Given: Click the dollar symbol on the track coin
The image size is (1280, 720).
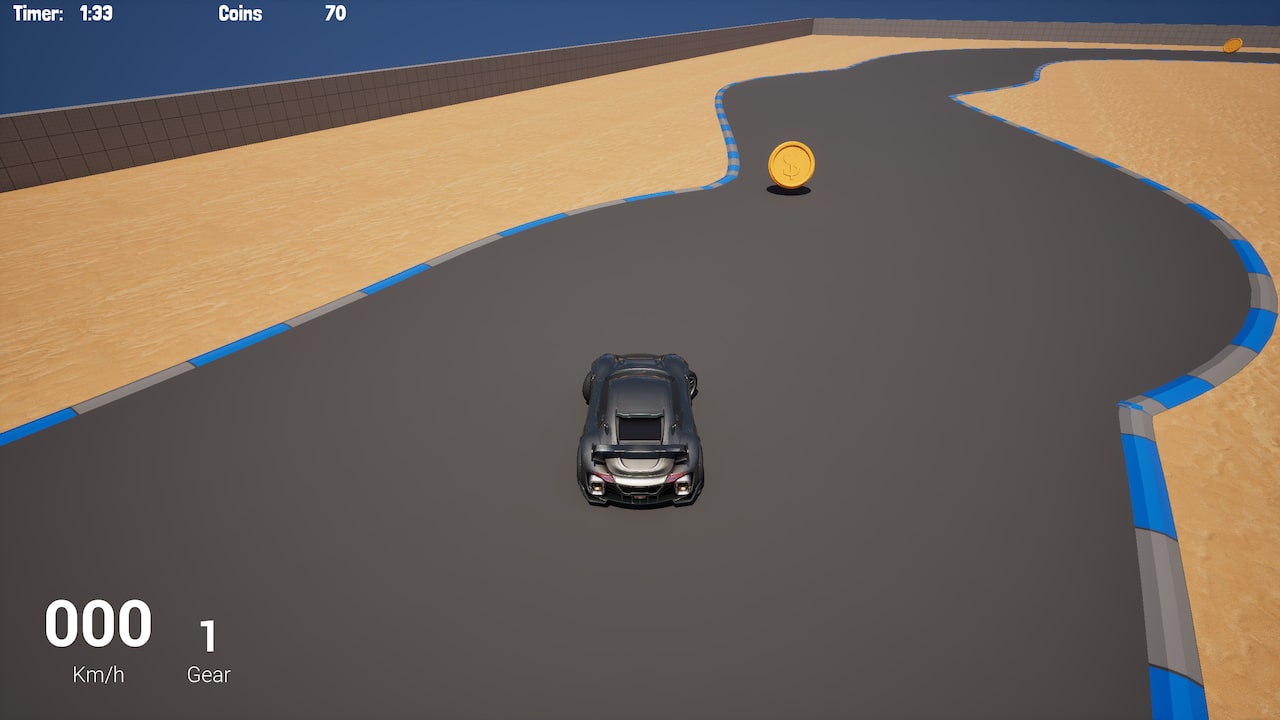Looking at the screenshot, I should pos(789,168).
